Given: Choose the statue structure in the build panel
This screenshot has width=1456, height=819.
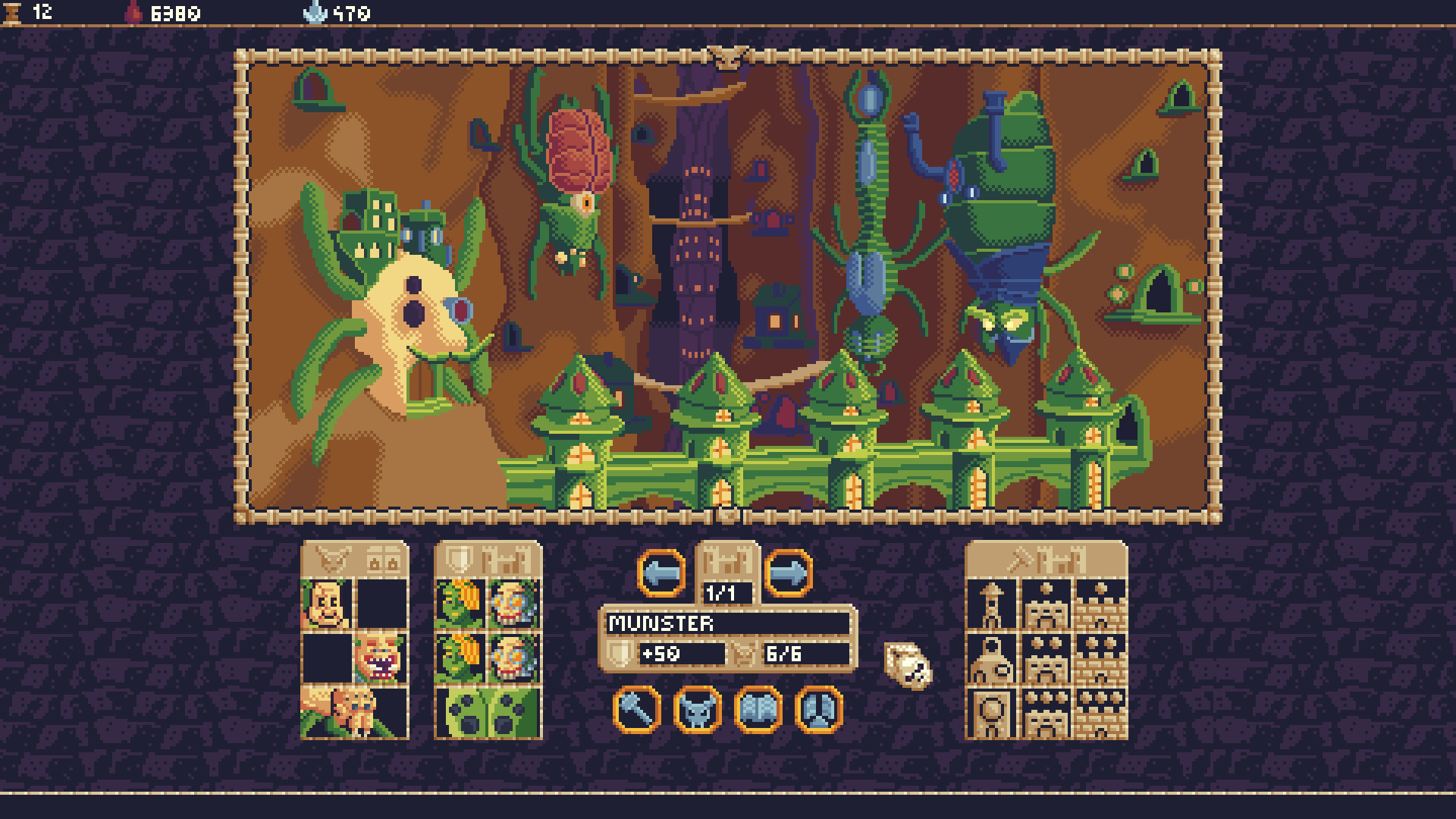Looking at the screenshot, I should tap(991, 714).
